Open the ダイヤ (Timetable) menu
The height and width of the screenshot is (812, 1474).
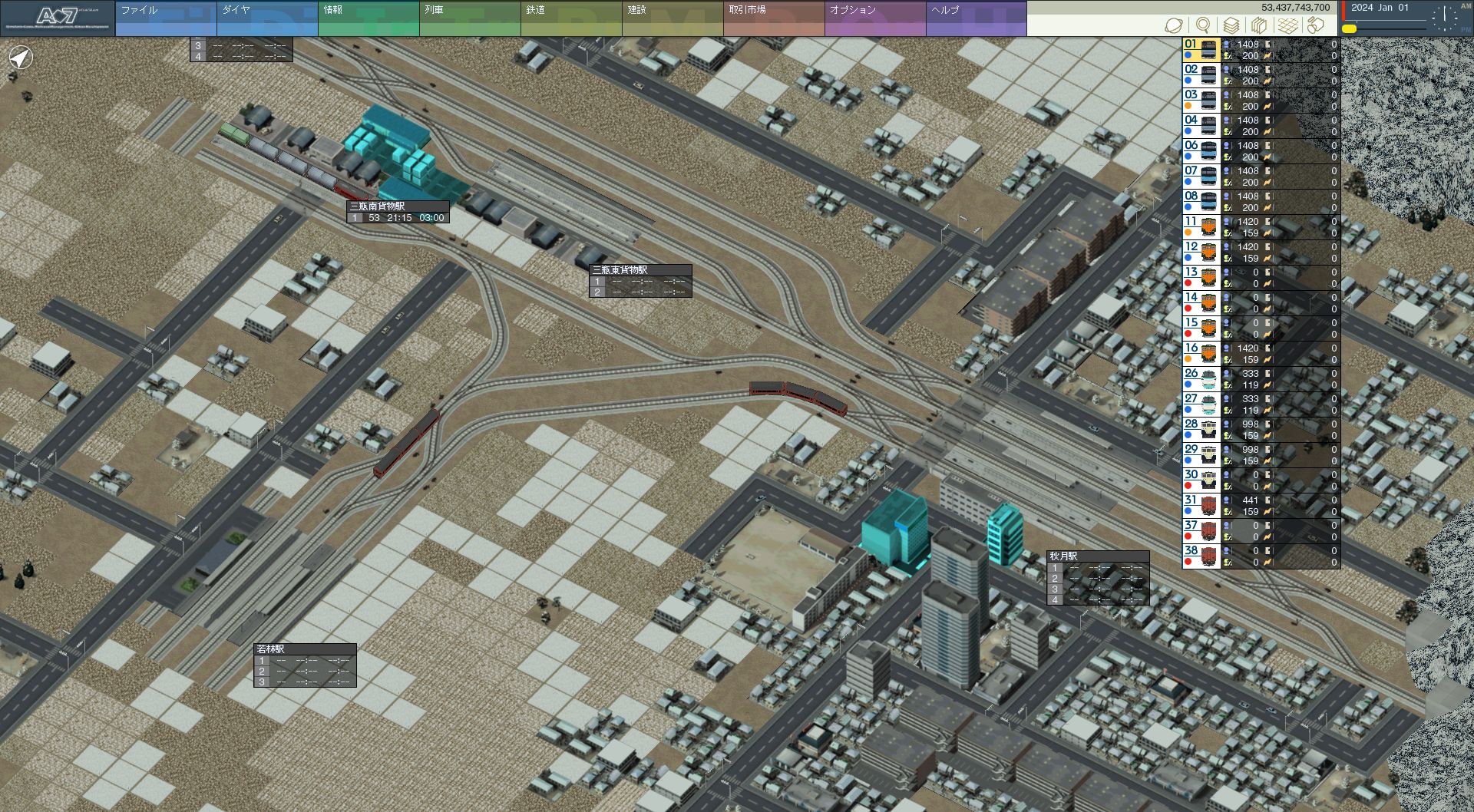[266, 18]
